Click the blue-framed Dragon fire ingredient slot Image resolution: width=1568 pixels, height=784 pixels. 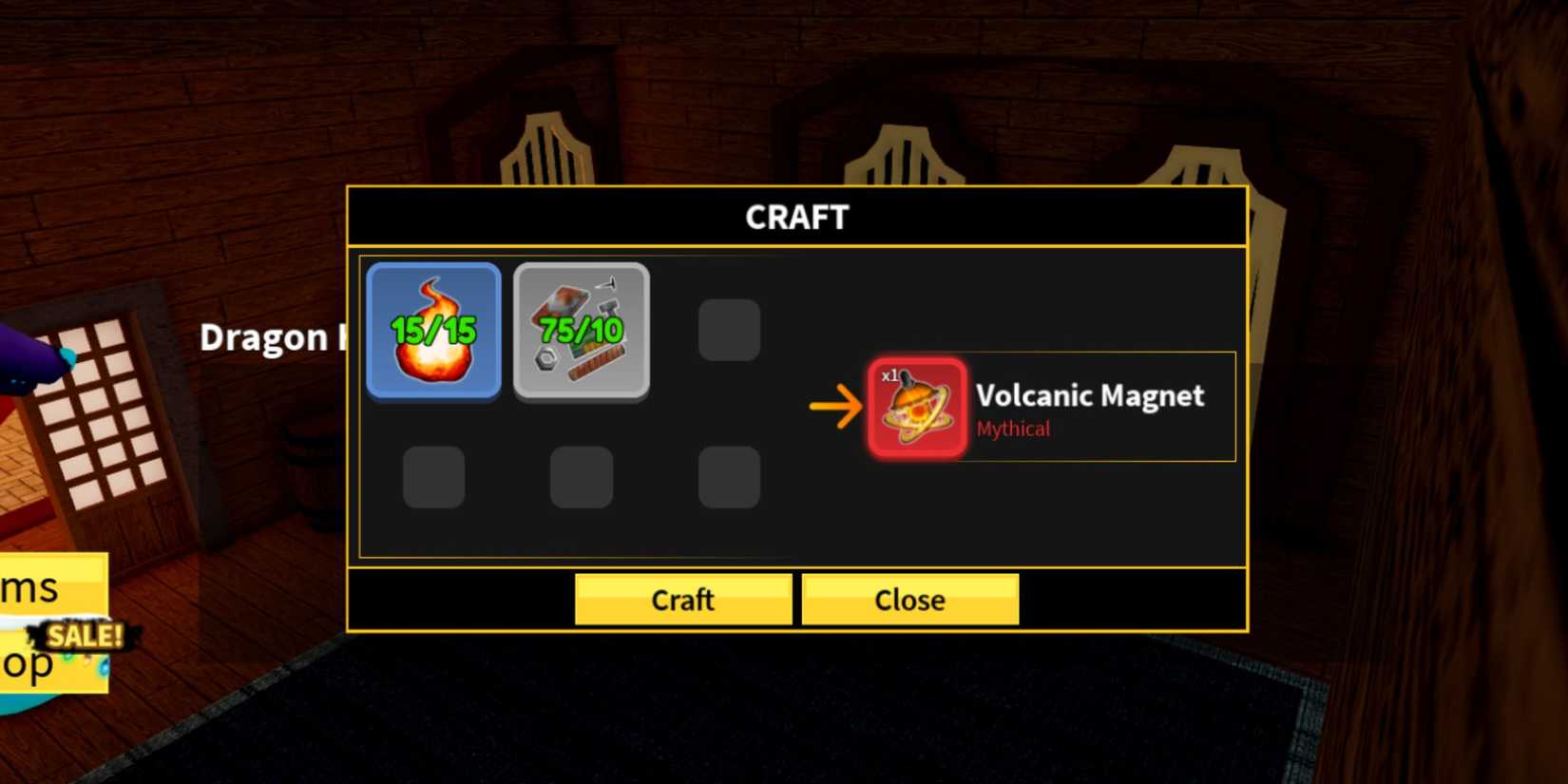point(433,332)
